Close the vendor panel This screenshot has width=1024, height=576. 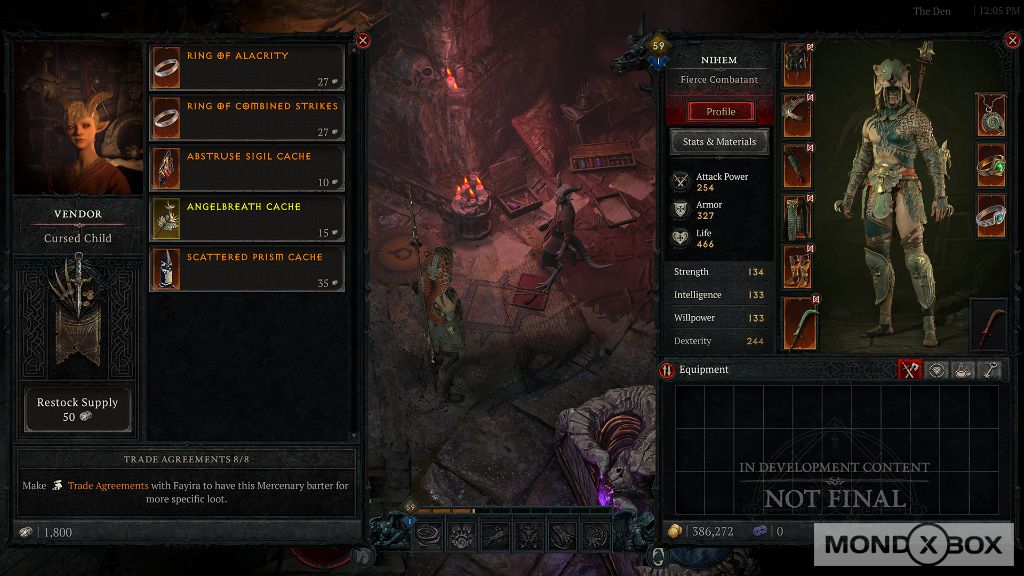click(x=363, y=41)
